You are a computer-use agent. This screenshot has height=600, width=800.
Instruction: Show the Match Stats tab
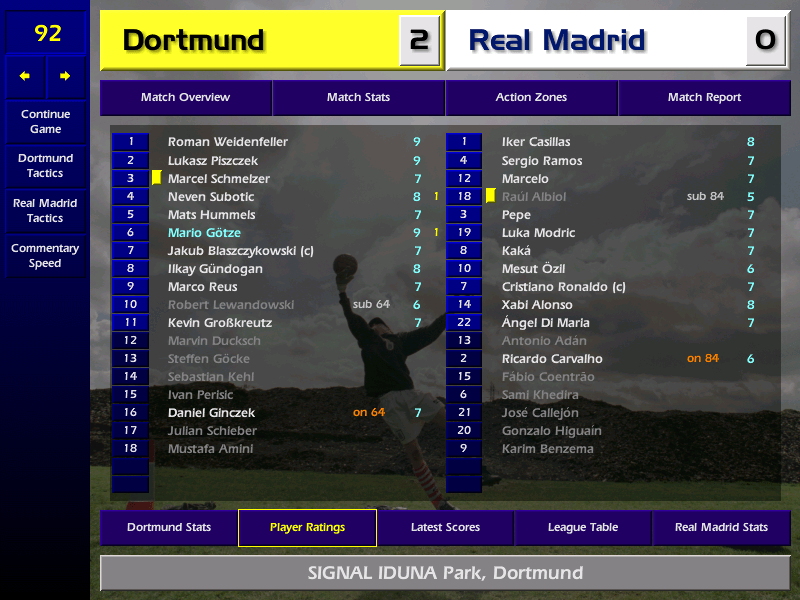[358, 98]
